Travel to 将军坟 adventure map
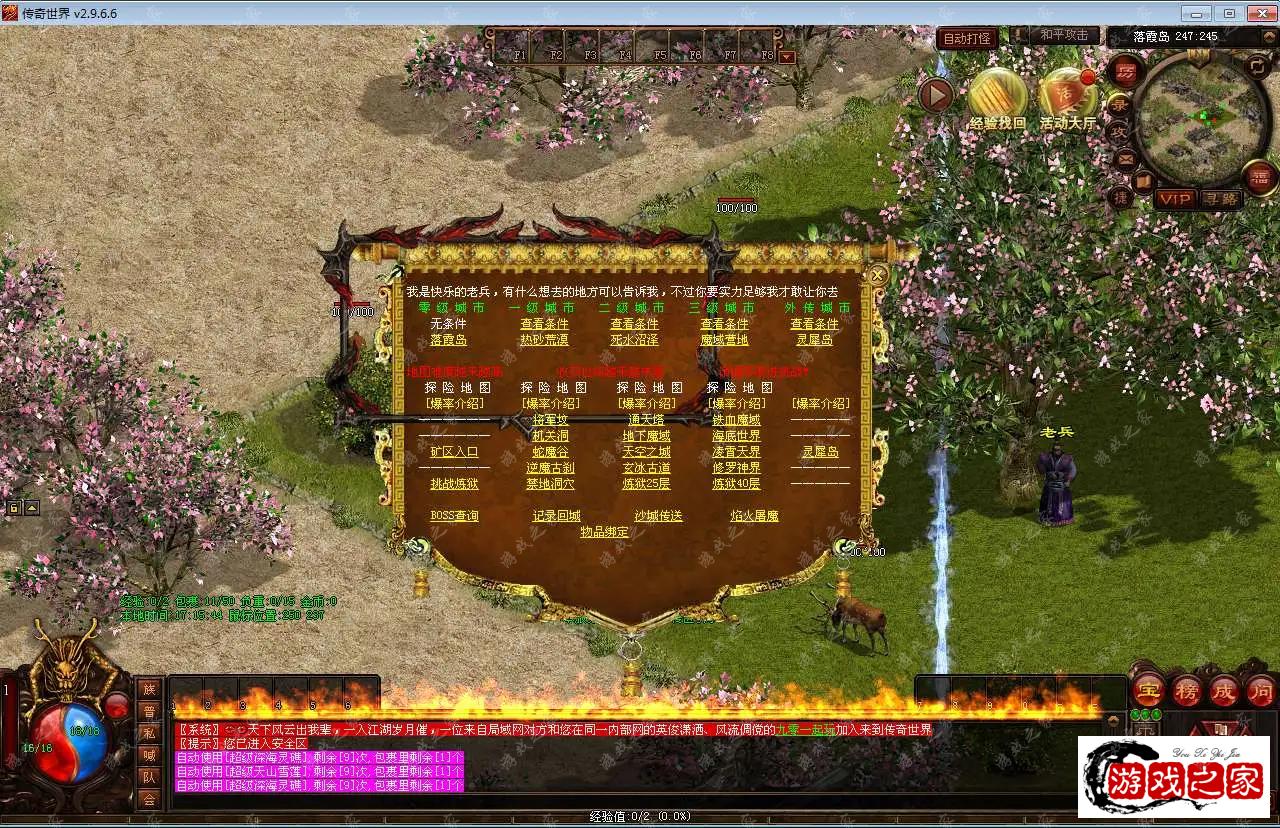 click(x=550, y=420)
